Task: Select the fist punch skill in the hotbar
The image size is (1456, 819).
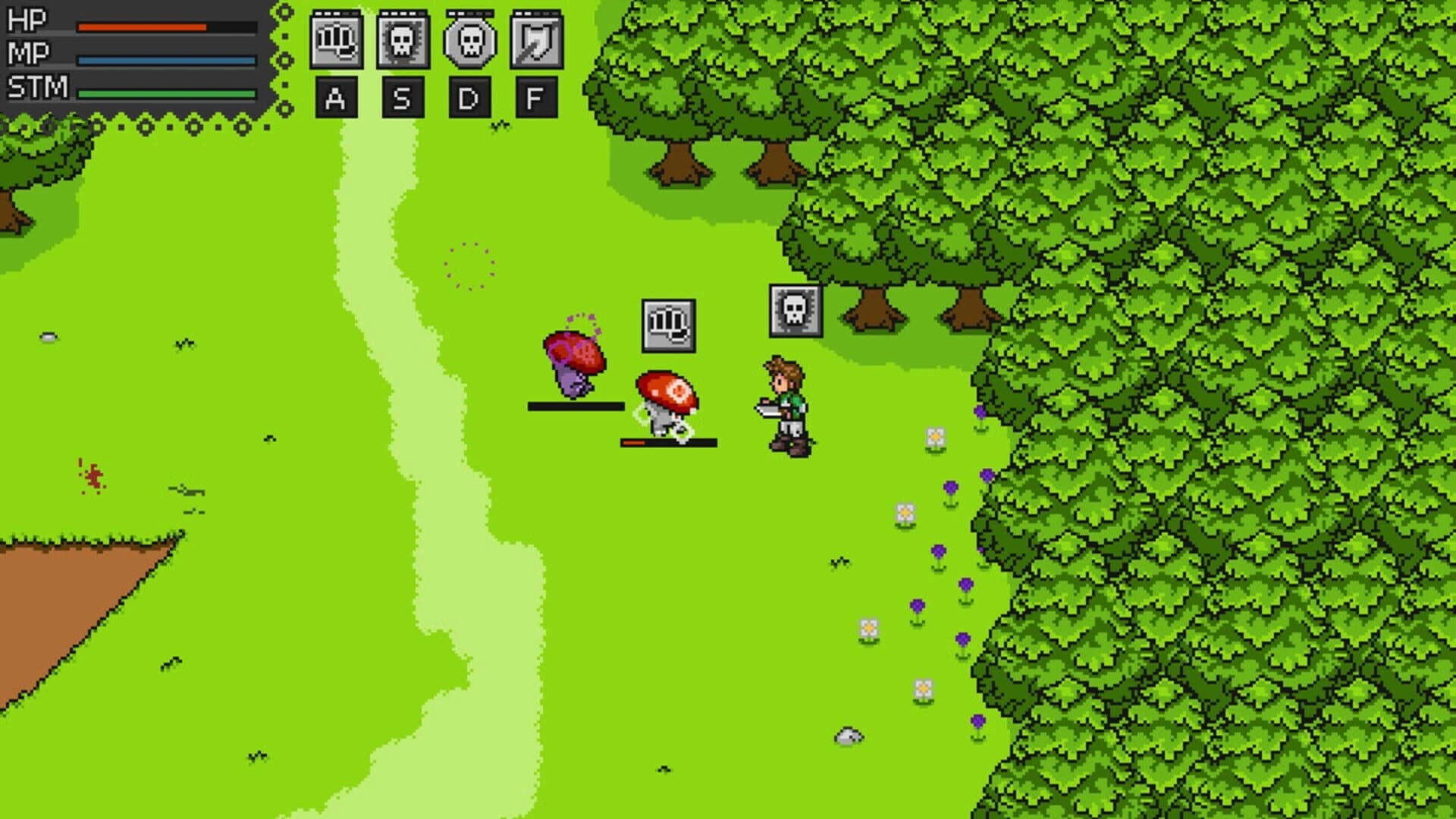Action: [336, 39]
